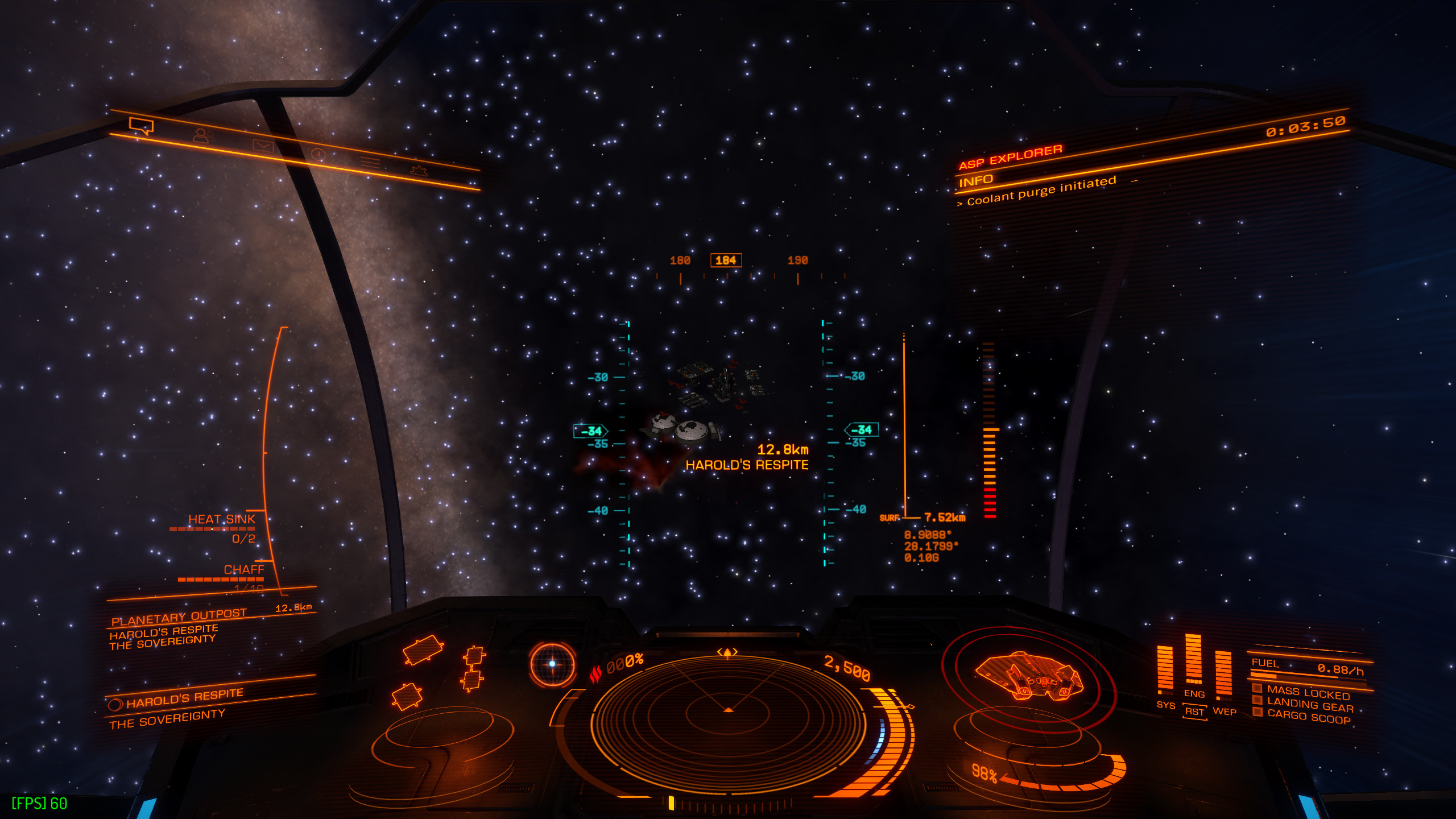Open the comms gear settings tab
The width and height of the screenshot is (1456, 819).
pos(419,170)
